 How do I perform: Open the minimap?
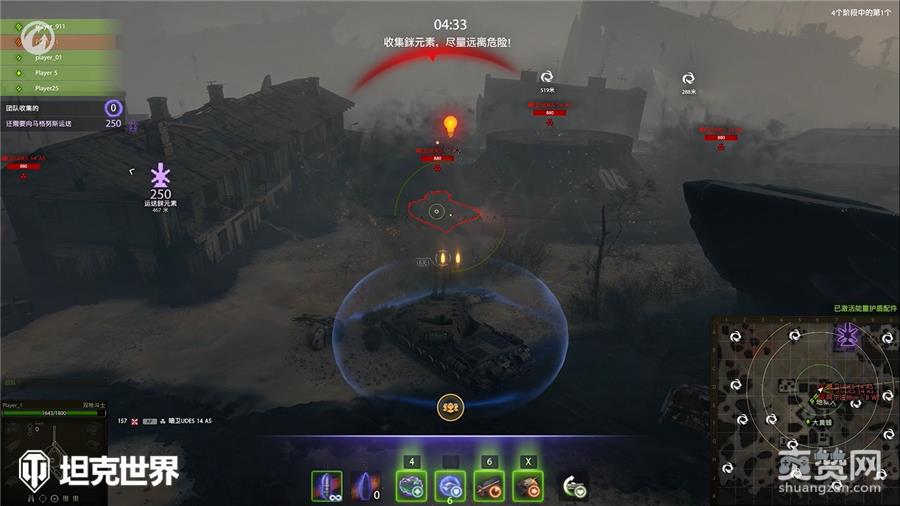803,407
